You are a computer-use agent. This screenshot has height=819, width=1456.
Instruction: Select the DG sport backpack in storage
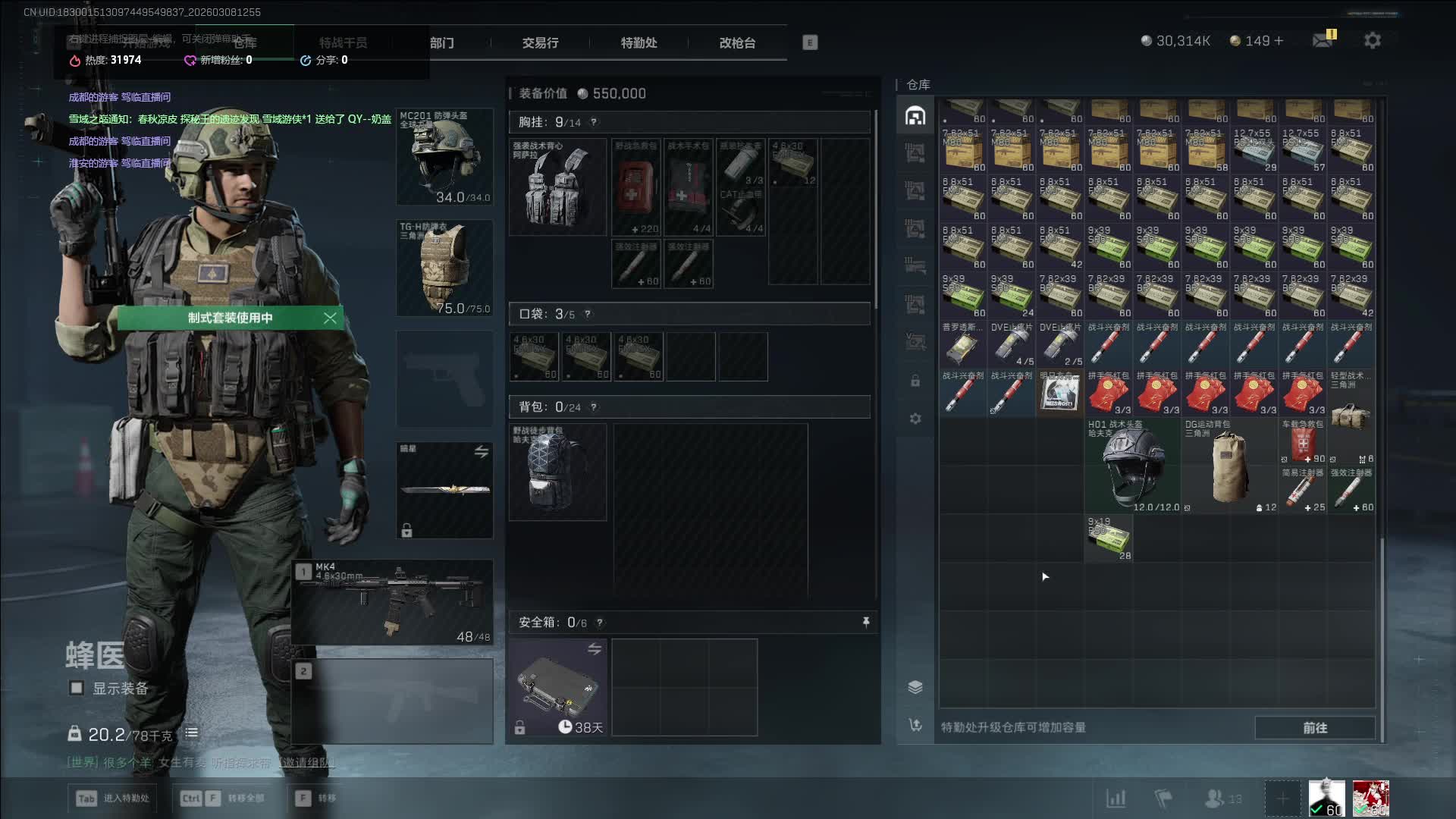click(x=1229, y=466)
